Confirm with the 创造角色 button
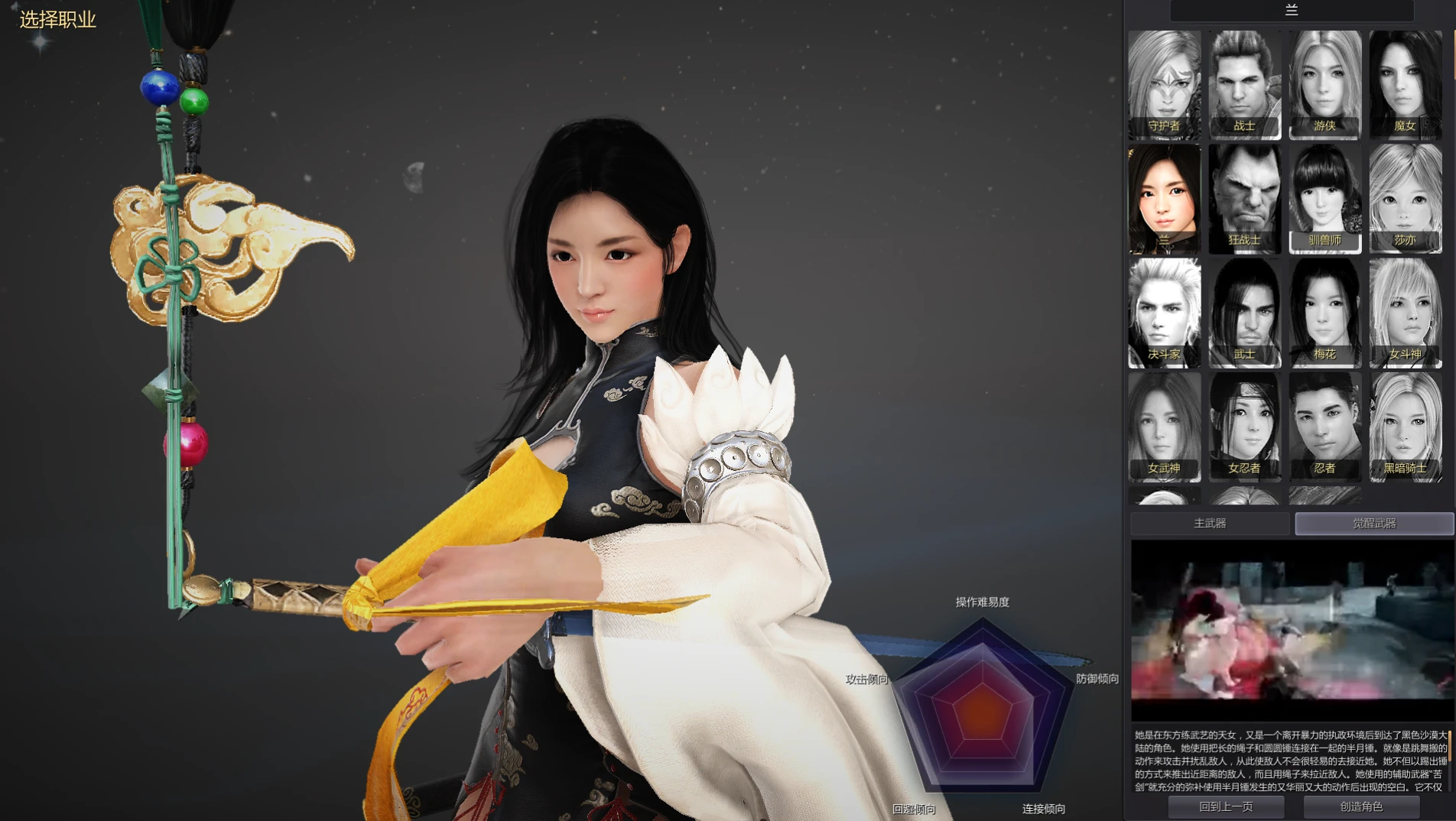This screenshot has width=1456, height=821. click(1361, 806)
